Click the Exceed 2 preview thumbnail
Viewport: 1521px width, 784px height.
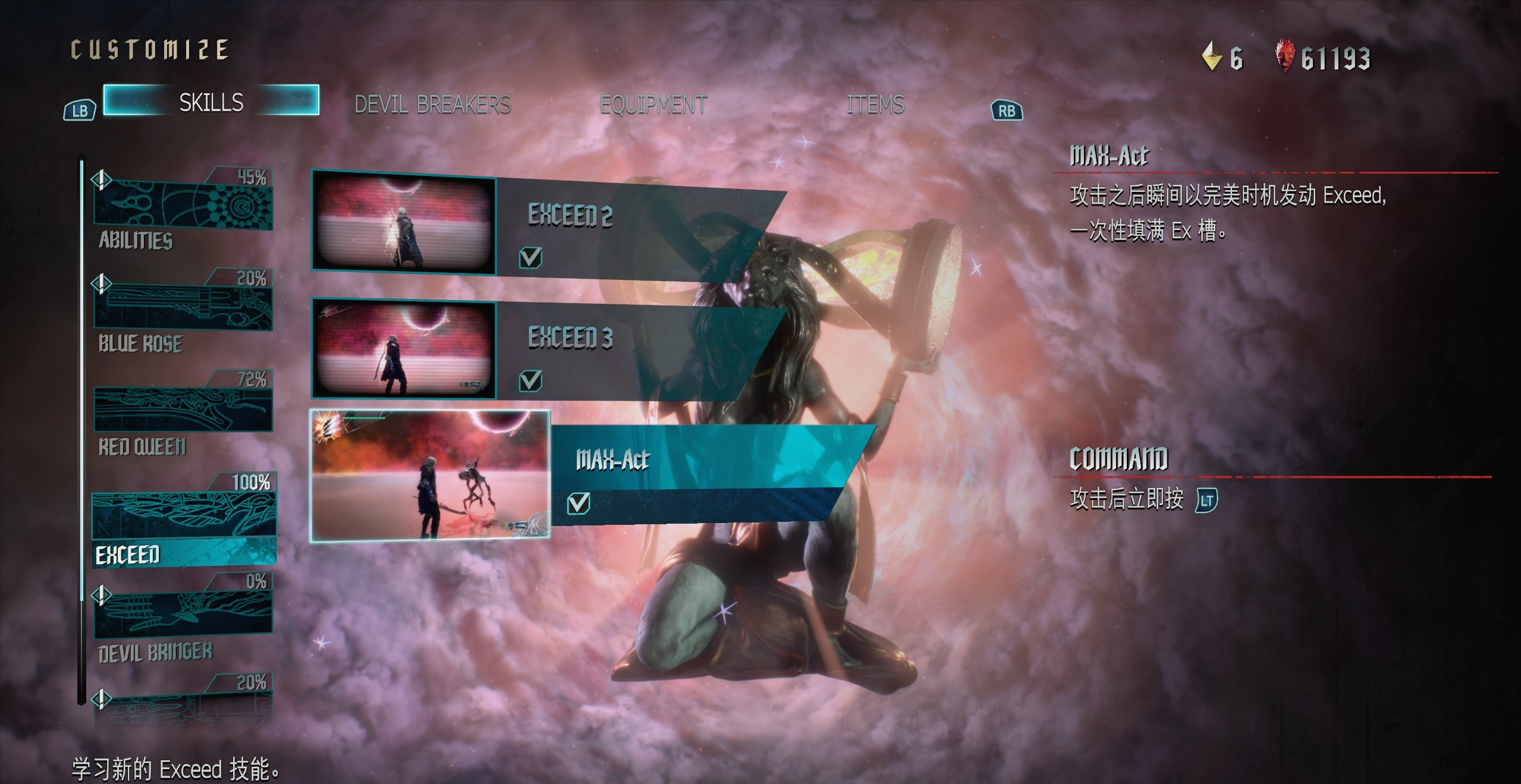click(x=404, y=223)
